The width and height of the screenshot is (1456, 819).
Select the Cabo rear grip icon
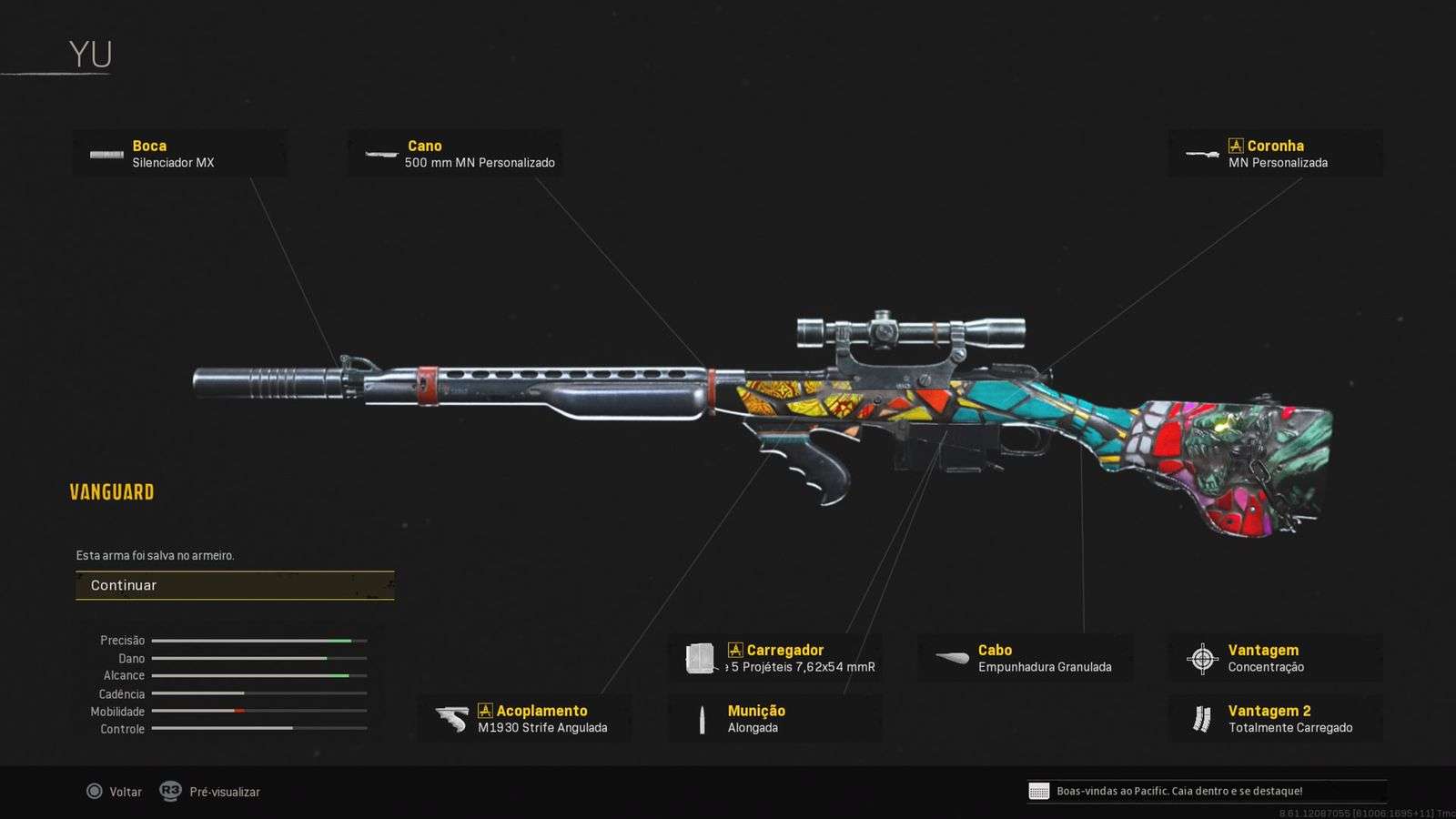[949, 657]
